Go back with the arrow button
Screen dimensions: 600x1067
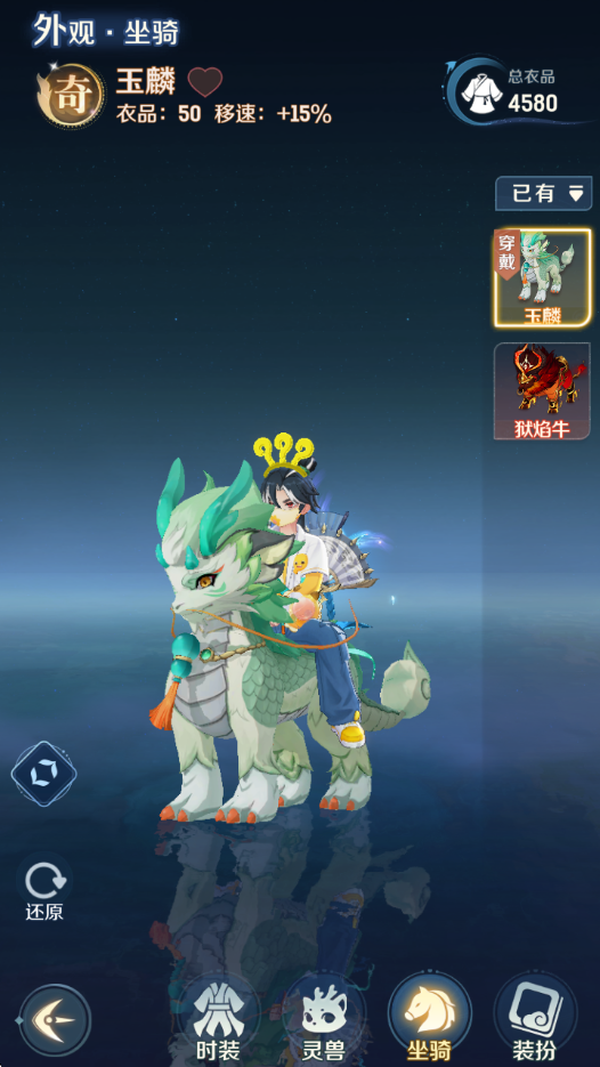point(53,1020)
